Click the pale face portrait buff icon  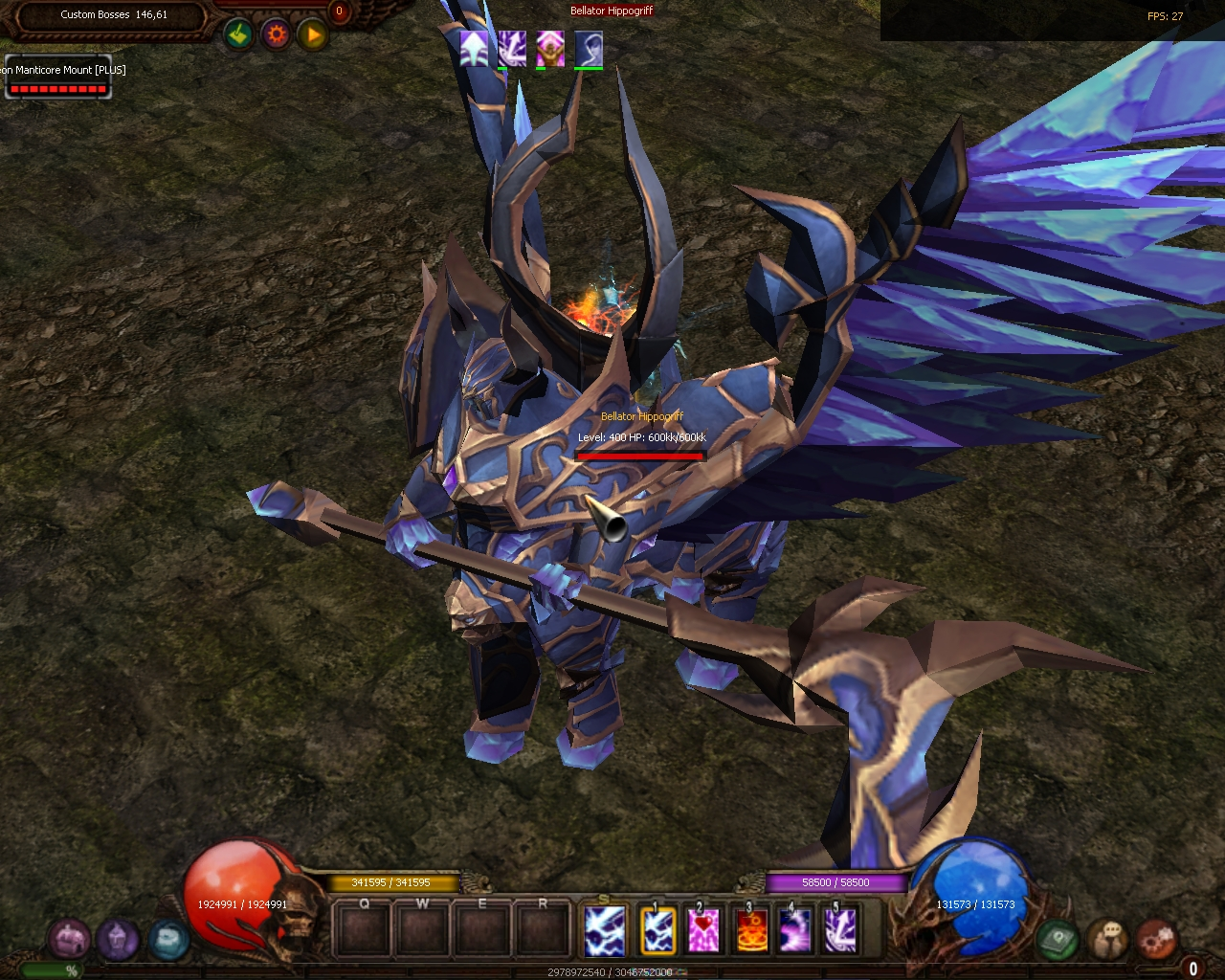coord(589,48)
